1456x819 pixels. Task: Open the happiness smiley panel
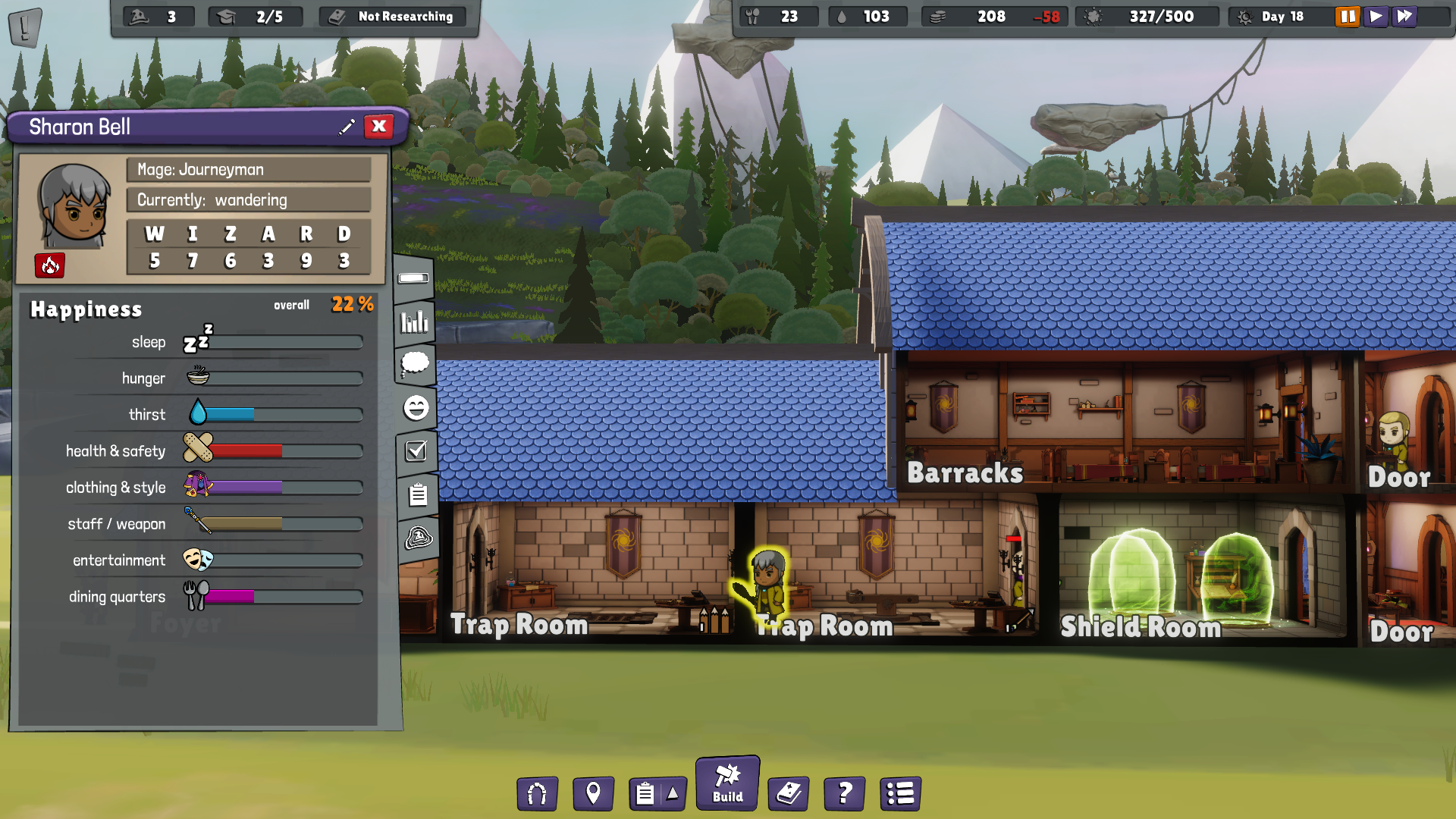click(414, 408)
